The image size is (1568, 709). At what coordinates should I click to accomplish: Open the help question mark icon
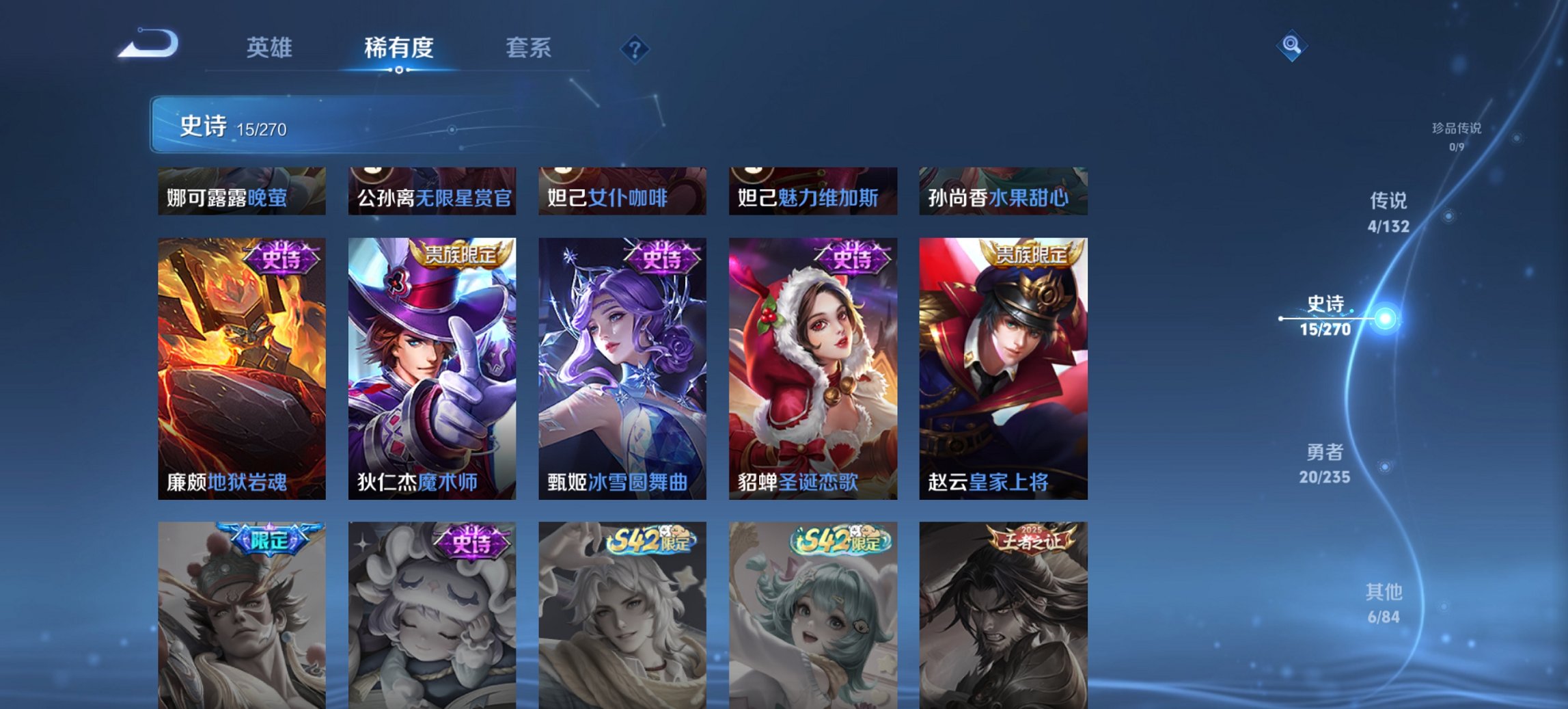(635, 48)
